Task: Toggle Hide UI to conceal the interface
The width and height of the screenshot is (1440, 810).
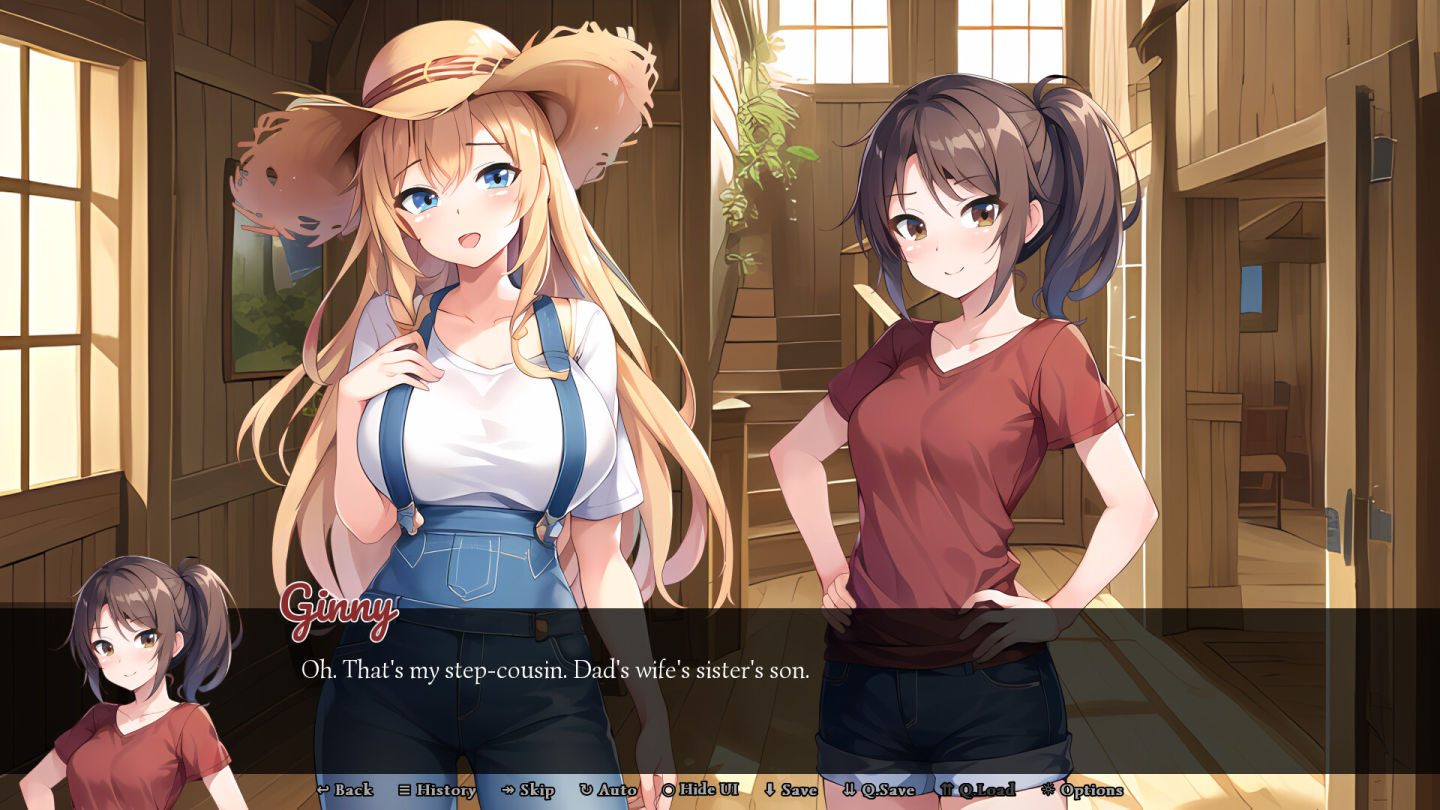Action: (x=703, y=790)
